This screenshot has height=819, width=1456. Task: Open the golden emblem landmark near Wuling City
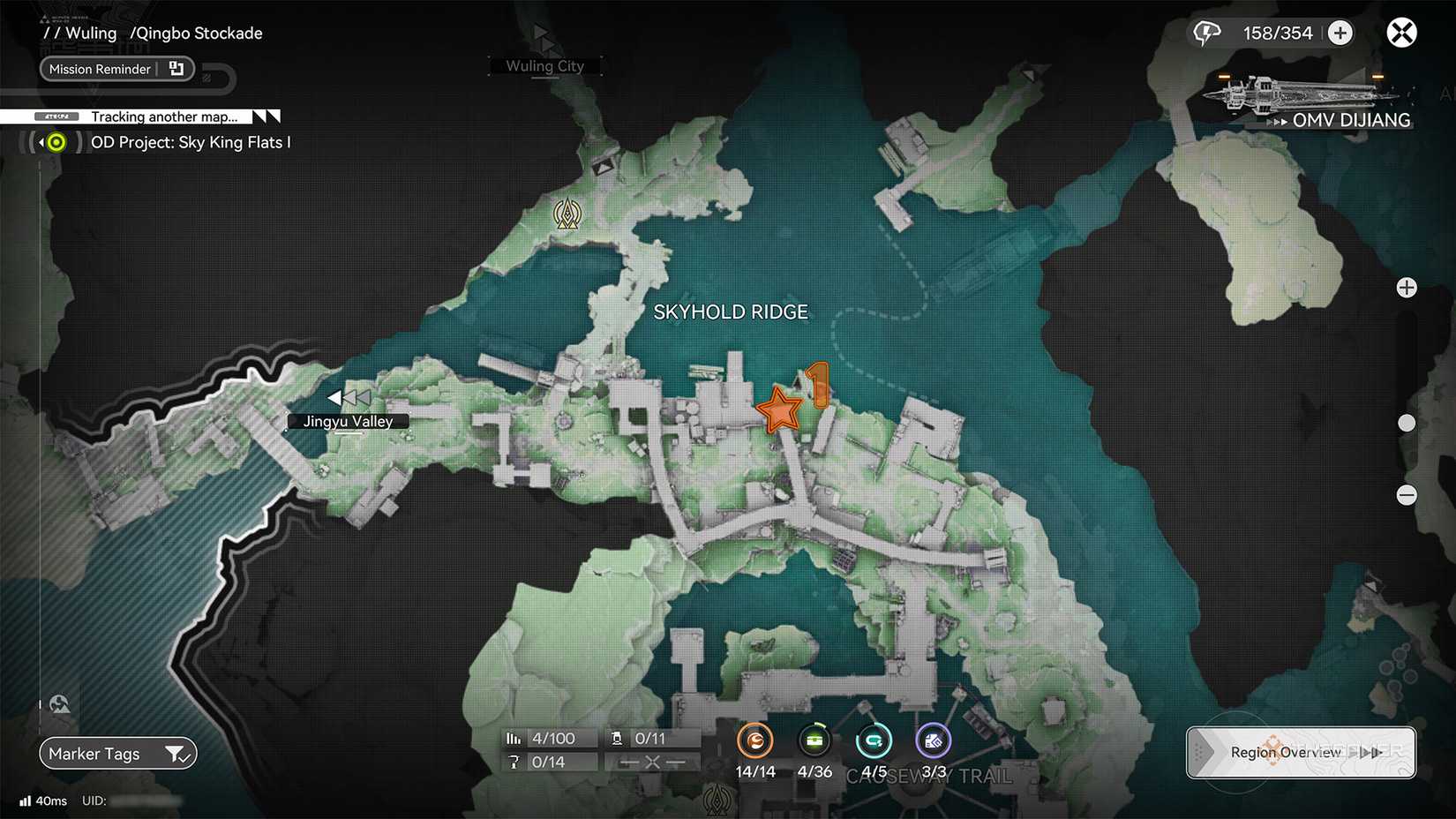coord(567,214)
